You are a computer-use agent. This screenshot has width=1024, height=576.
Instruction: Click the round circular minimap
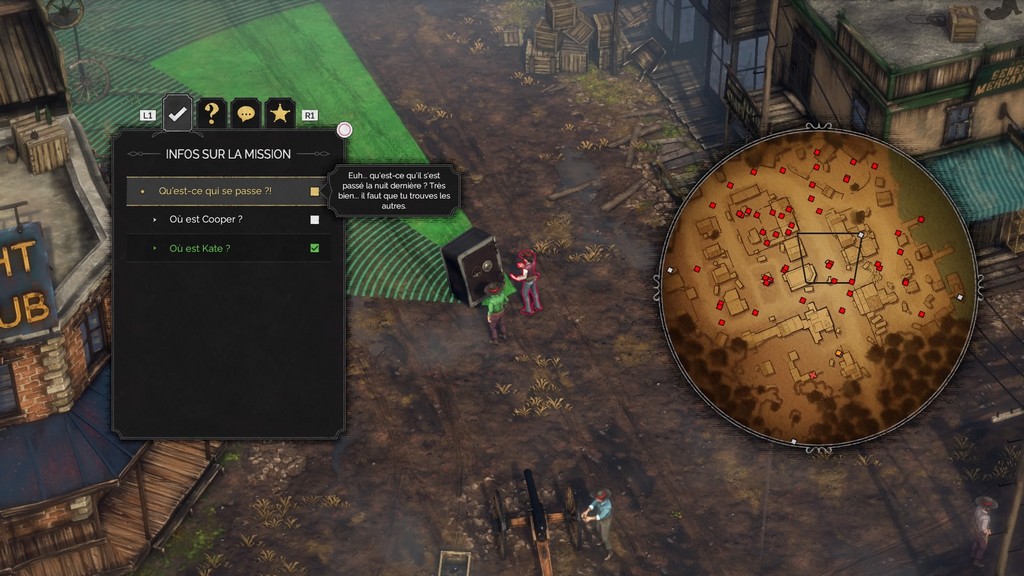(x=818, y=287)
